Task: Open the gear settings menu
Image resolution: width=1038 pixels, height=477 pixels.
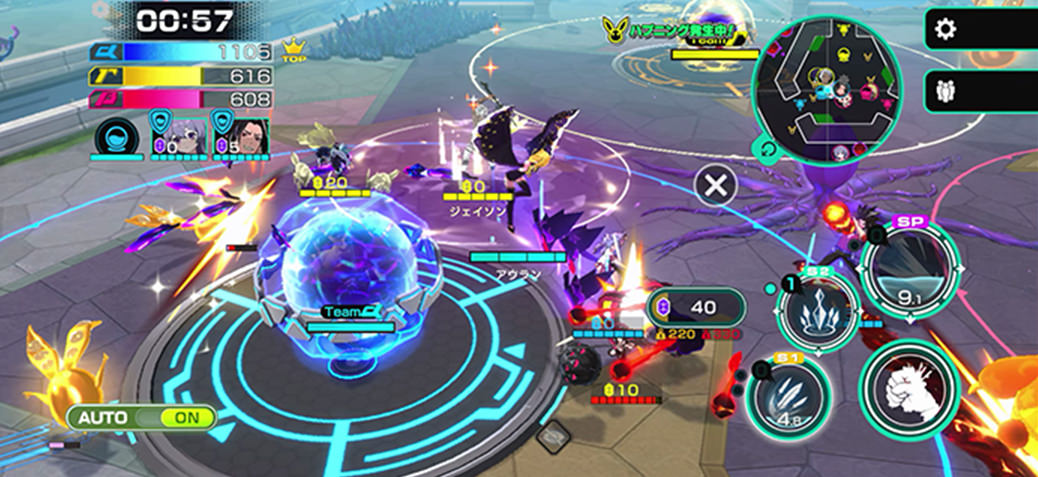Action: (x=945, y=30)
